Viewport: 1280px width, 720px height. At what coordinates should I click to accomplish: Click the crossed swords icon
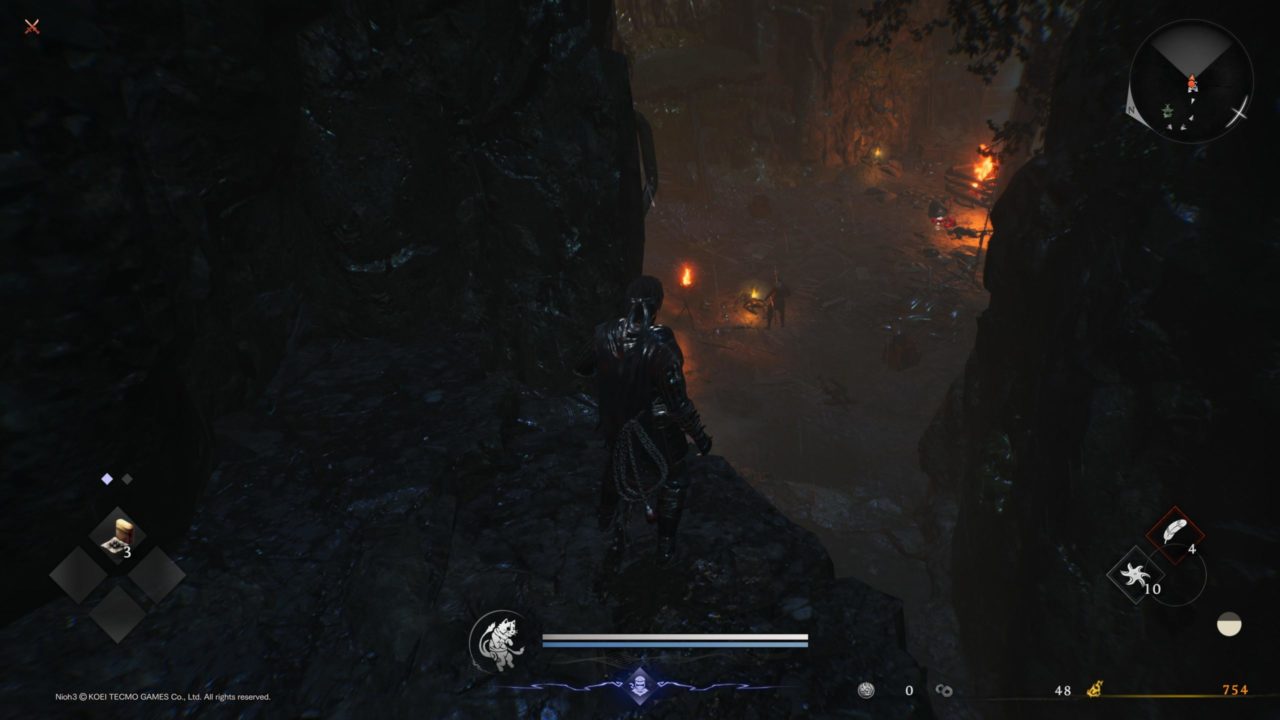coord(32,26)
